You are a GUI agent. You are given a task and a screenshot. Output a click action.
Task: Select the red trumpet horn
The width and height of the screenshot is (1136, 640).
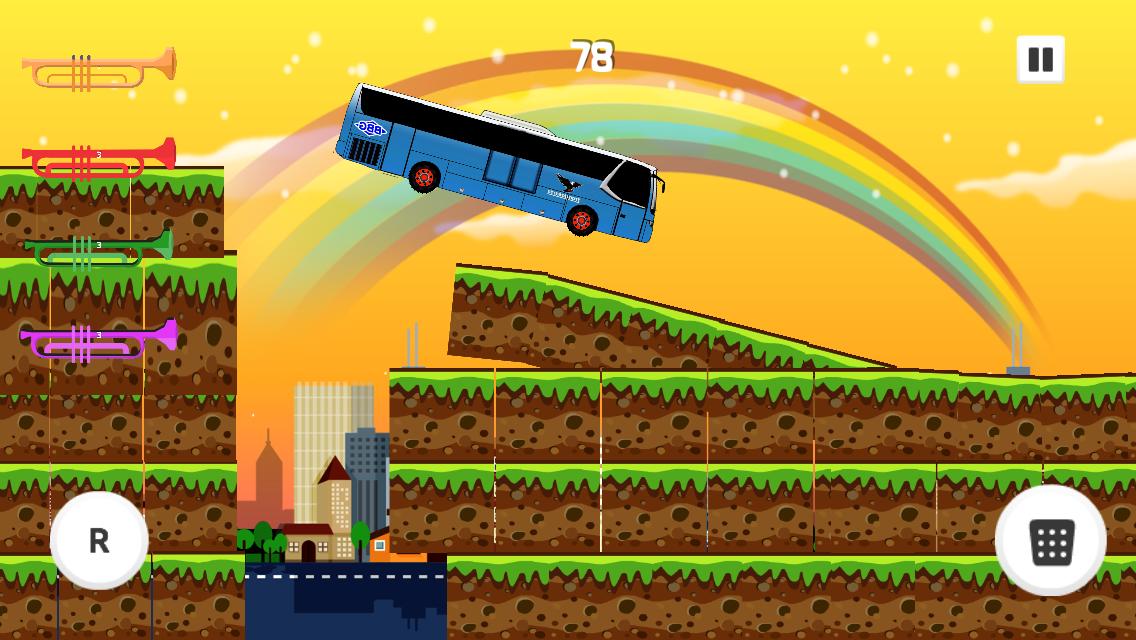(98, 159)
